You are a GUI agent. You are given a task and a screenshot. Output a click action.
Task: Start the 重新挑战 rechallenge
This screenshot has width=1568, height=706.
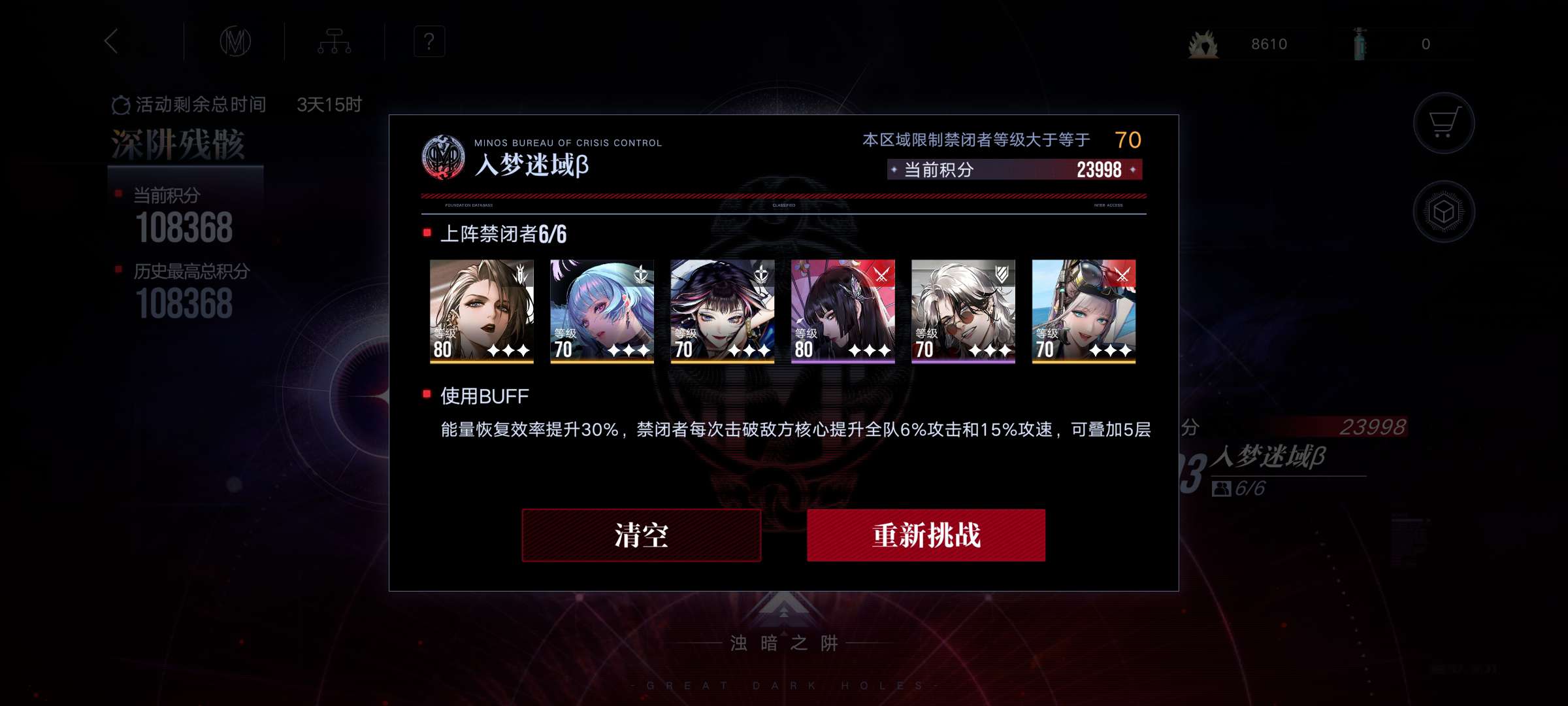926,535
